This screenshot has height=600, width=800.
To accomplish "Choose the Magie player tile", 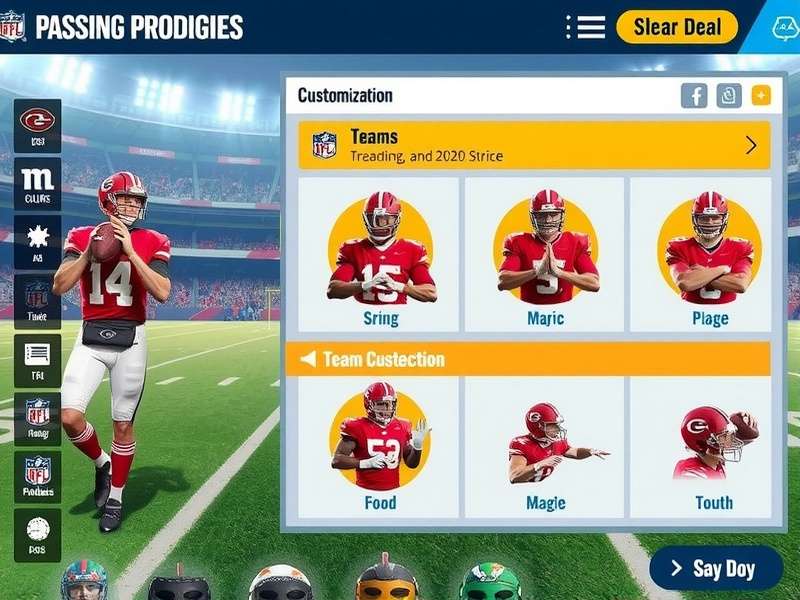I will tap(546, 447).
